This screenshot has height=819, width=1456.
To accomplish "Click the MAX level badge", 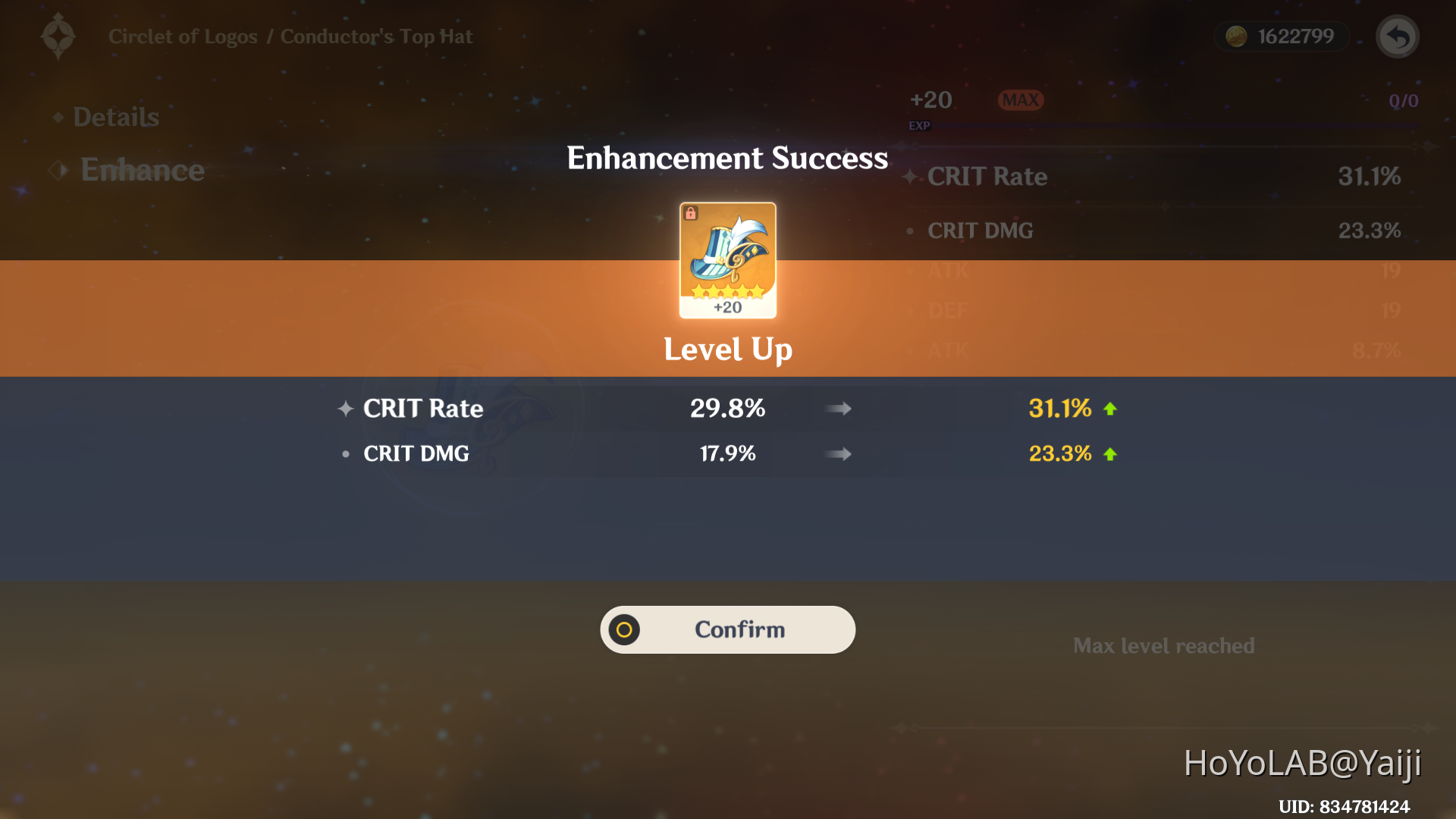I will [x=1019, y=99].
